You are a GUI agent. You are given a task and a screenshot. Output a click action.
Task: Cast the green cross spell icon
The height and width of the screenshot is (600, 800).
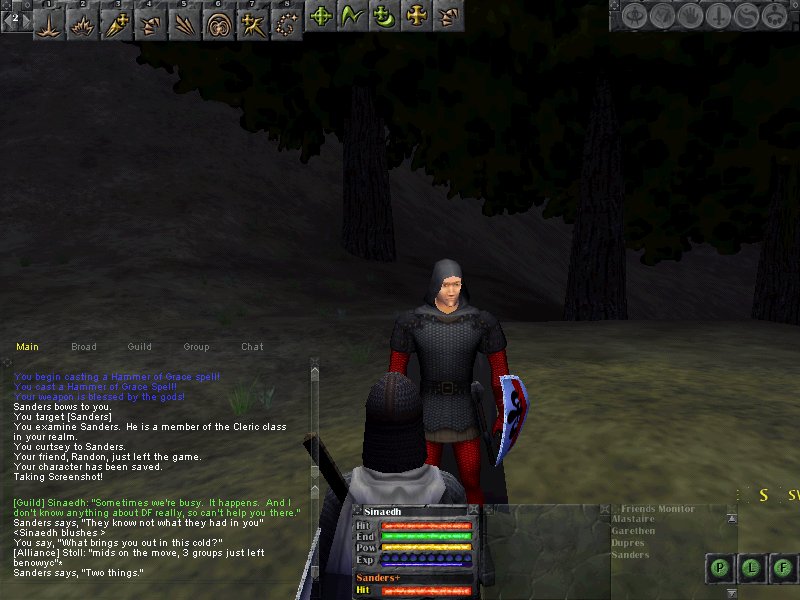pyautogui.click(x=321, y=16)
